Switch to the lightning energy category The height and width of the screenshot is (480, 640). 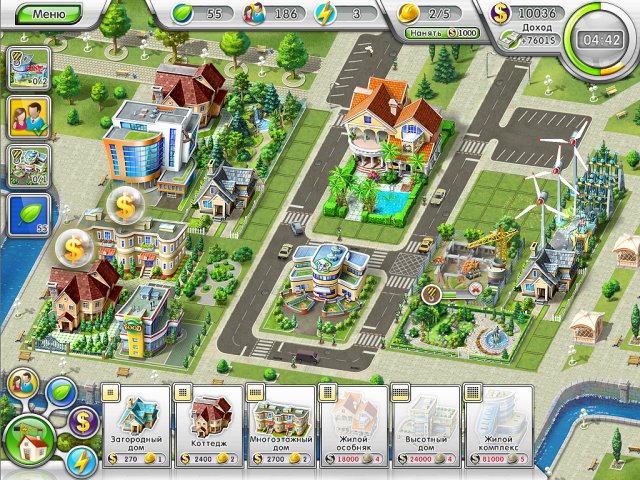point(82,461)
